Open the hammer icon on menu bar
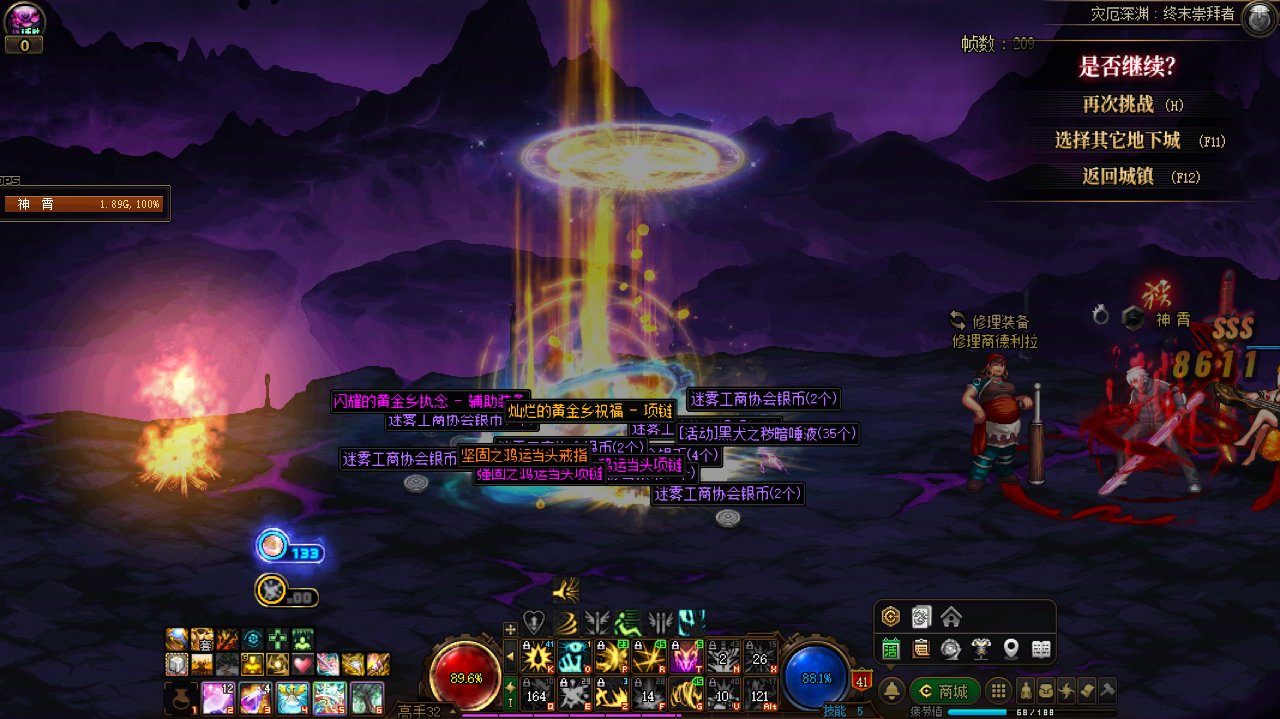The image size is (1280, 719). click(1107, 690)
